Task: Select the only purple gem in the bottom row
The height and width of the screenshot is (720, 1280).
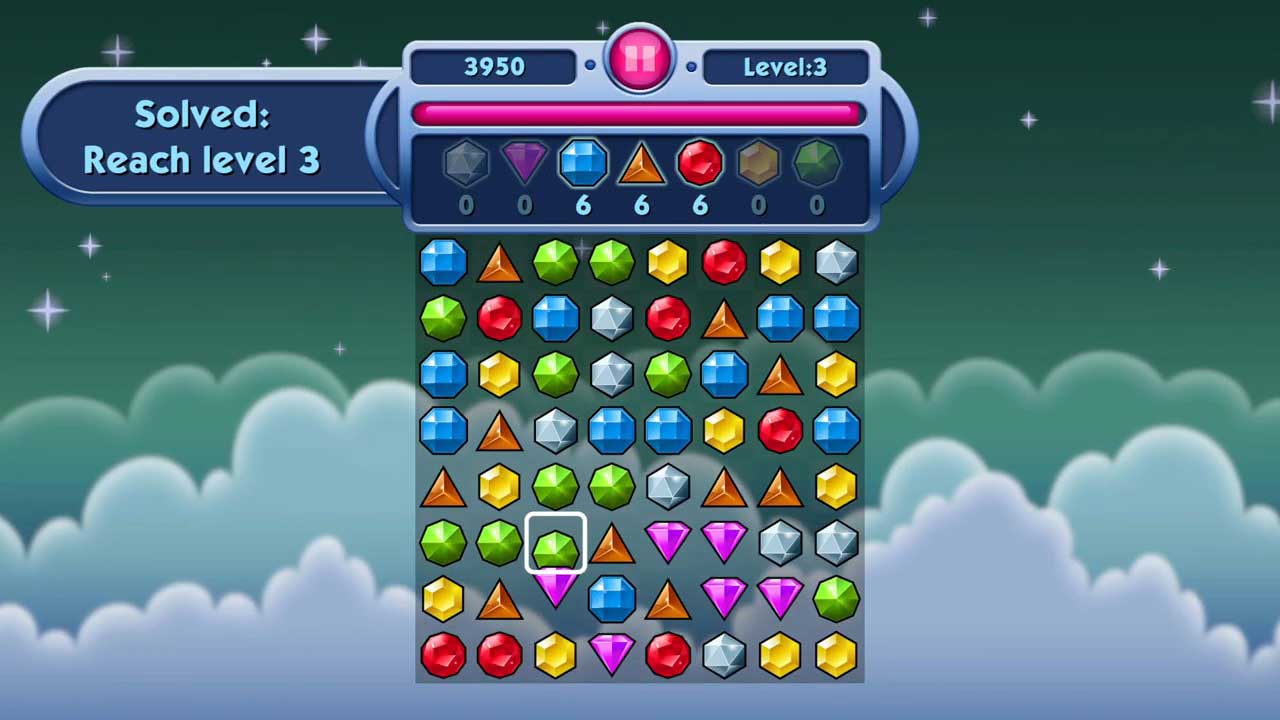Action: [x=612, y=655]
